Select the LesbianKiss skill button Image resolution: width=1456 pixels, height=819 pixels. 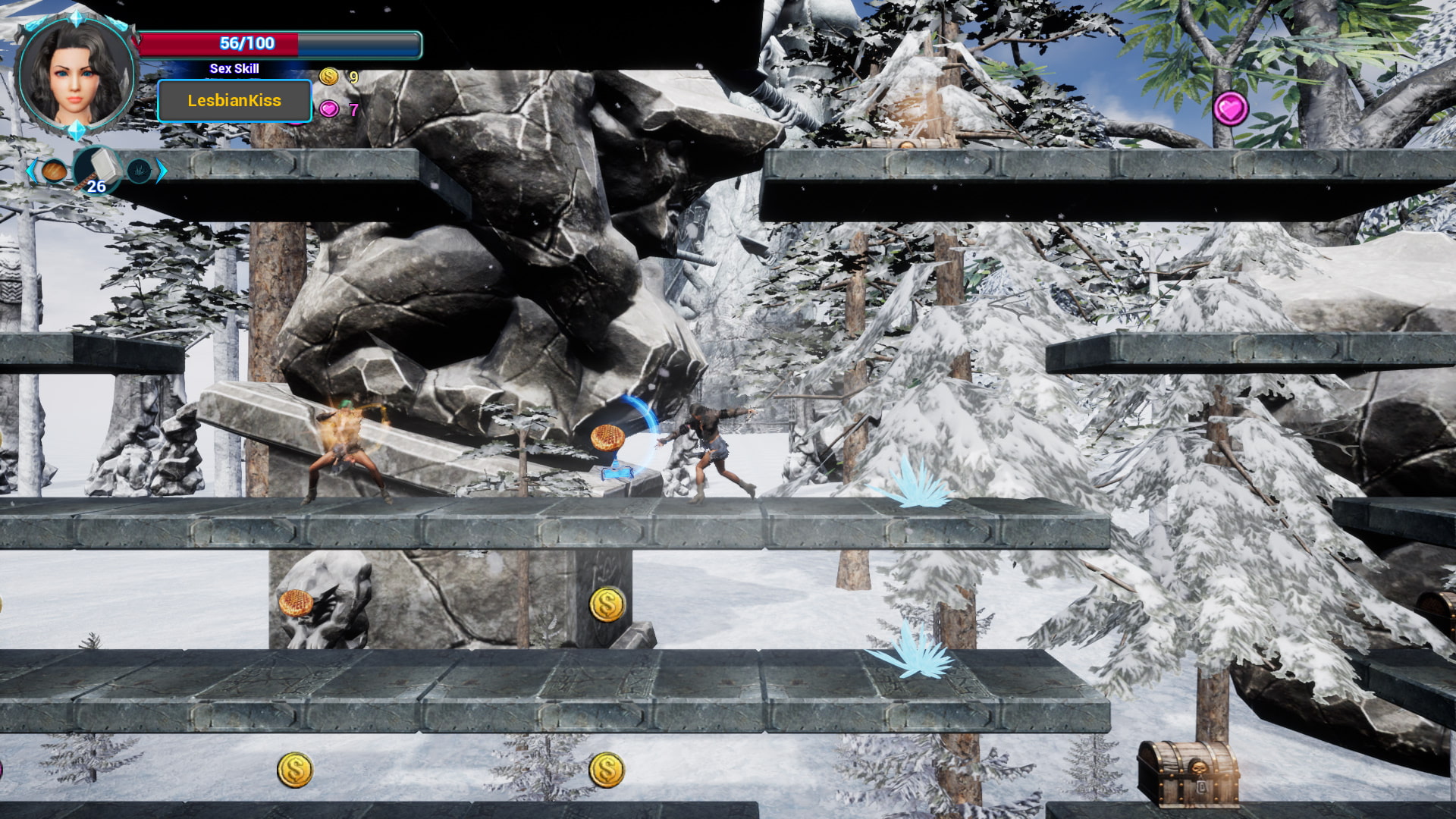[234, 101]
